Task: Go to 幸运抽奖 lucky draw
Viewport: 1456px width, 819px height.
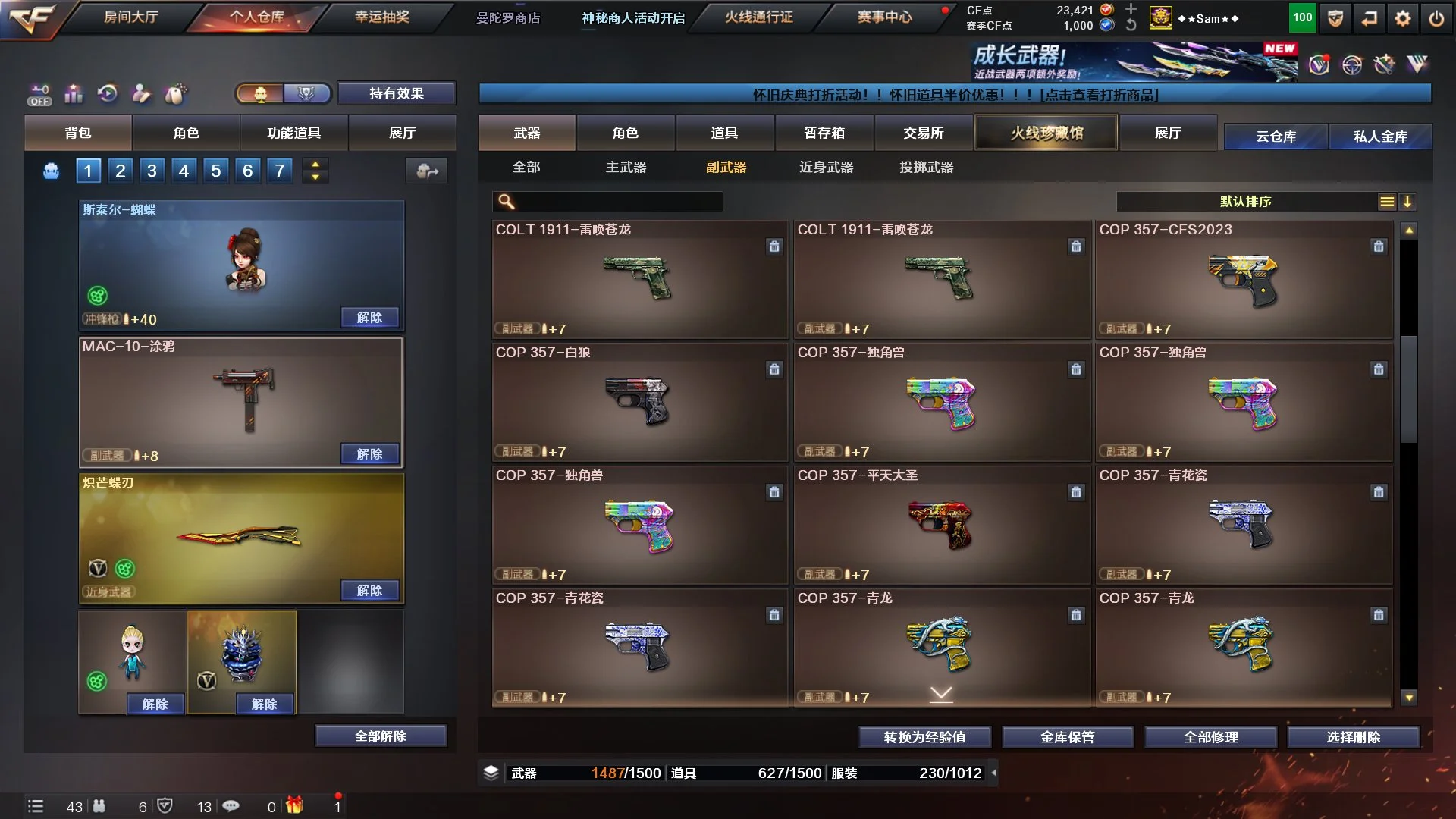Action: [x=382, y=17]
